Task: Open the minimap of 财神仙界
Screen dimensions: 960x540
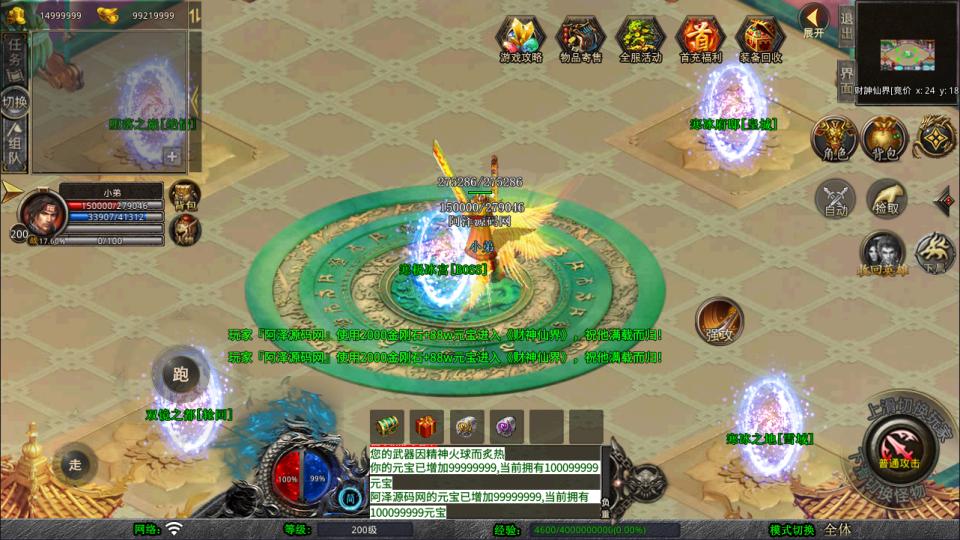Action: [x=907, y=48]
